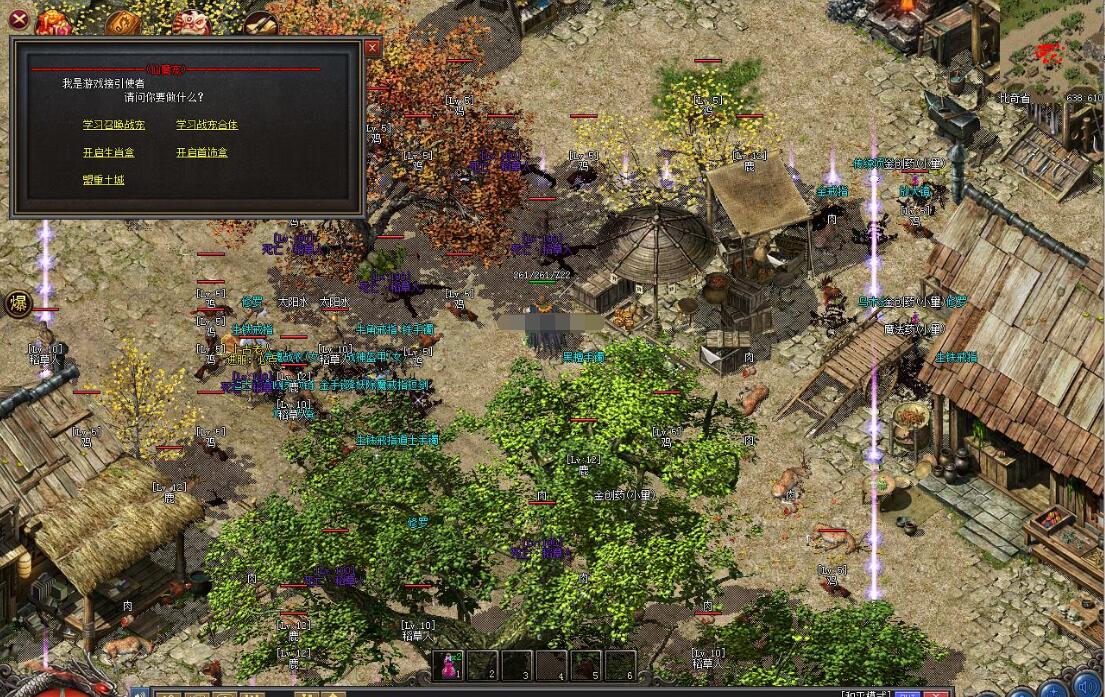1105x697 pixels.
Task: Open the lion dance mask icon
Action: [x=192, y=22]
